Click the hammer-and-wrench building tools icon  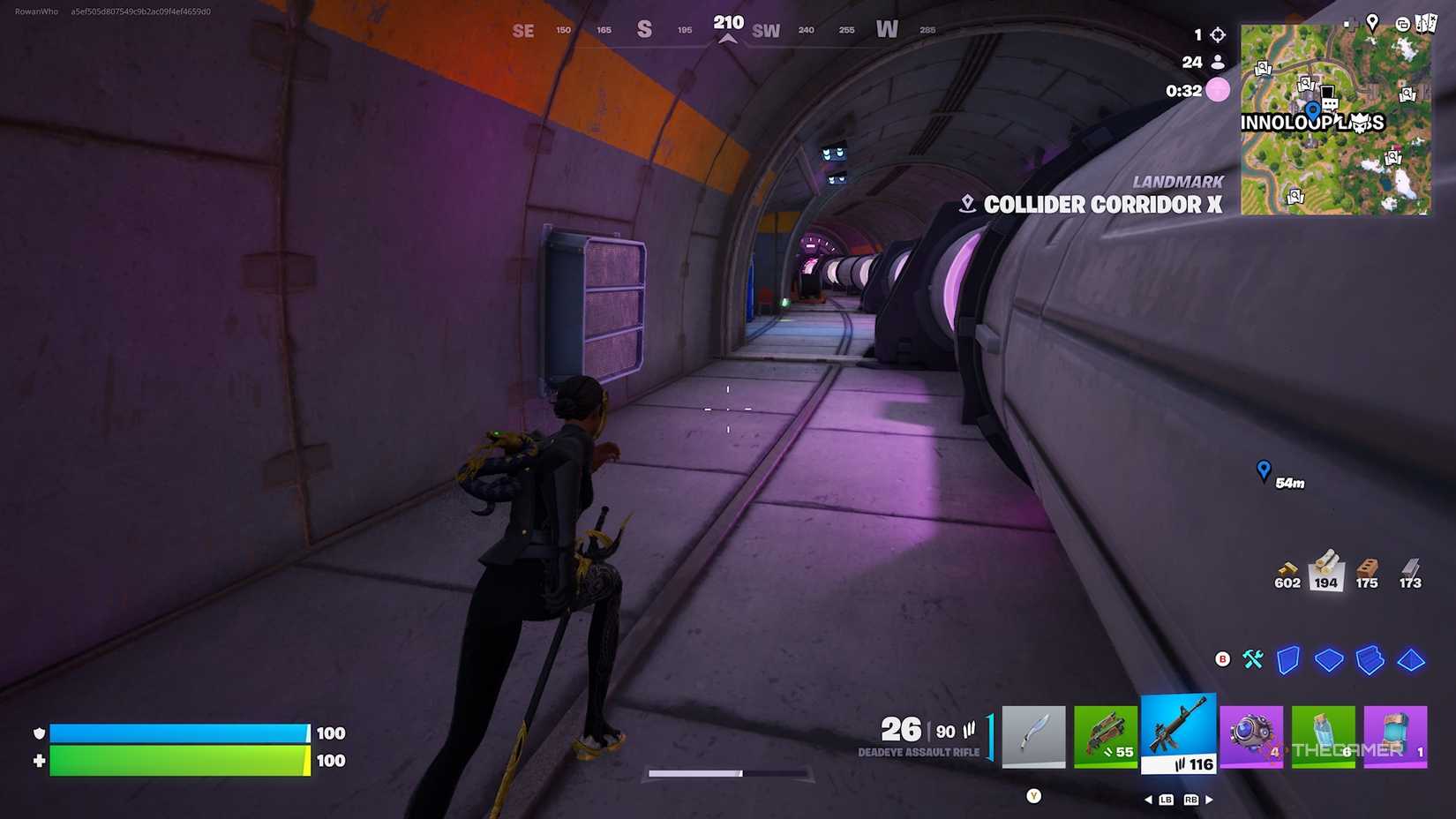[1252, 660]
